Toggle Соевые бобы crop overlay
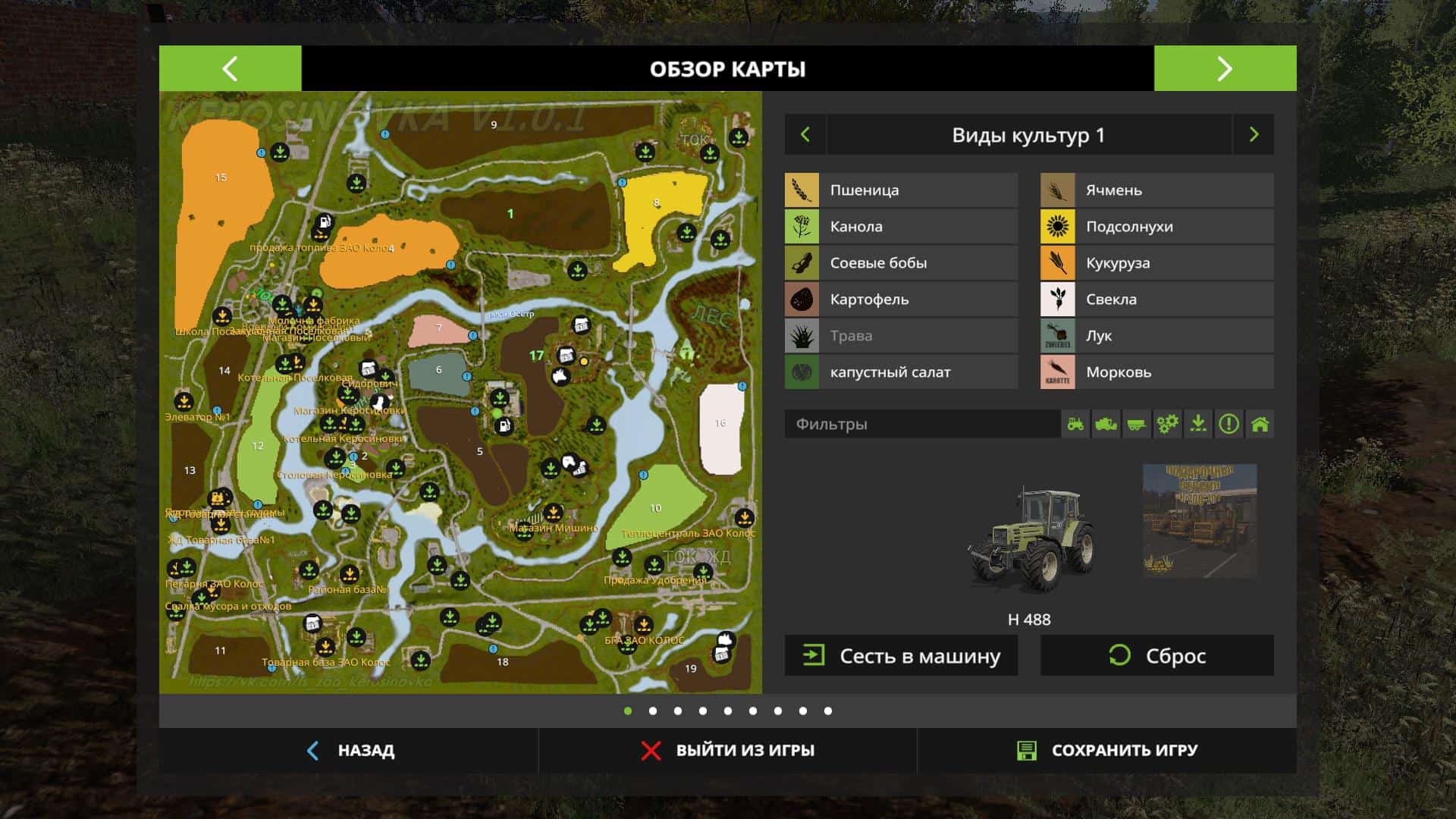1456x819 pixels. point(901,263)
